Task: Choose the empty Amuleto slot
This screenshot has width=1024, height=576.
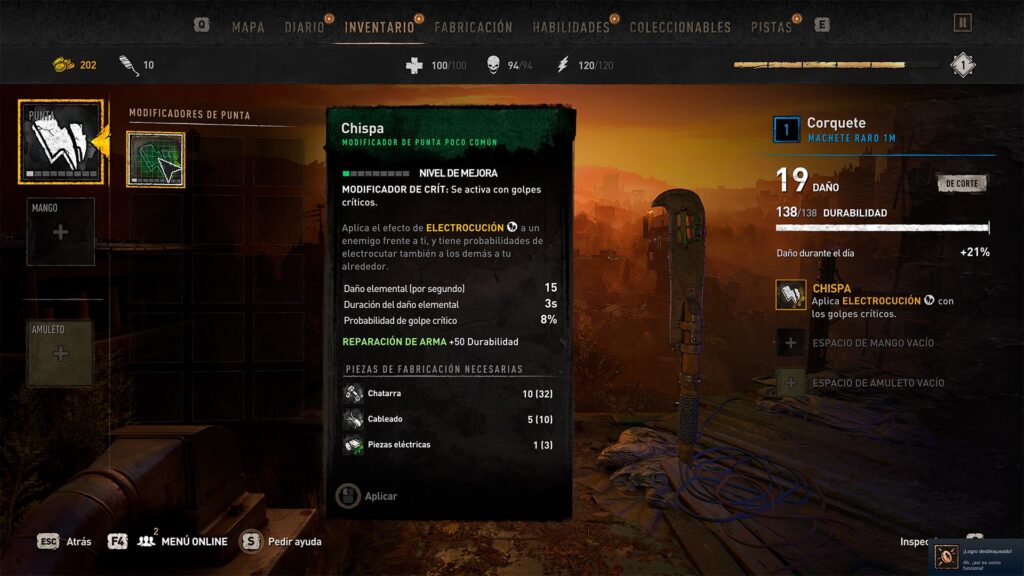Action: click(x=60, y=353)
